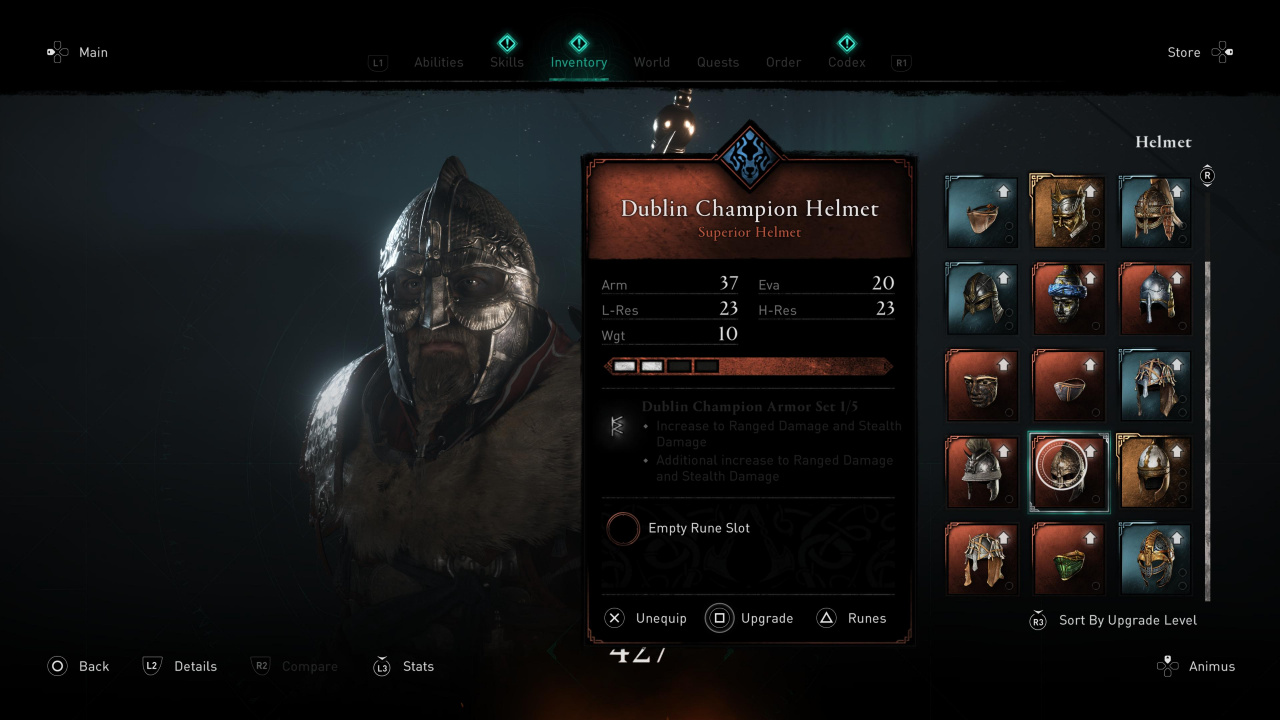
Task: Switch to the Abilities tab
Action: (438, 62)
